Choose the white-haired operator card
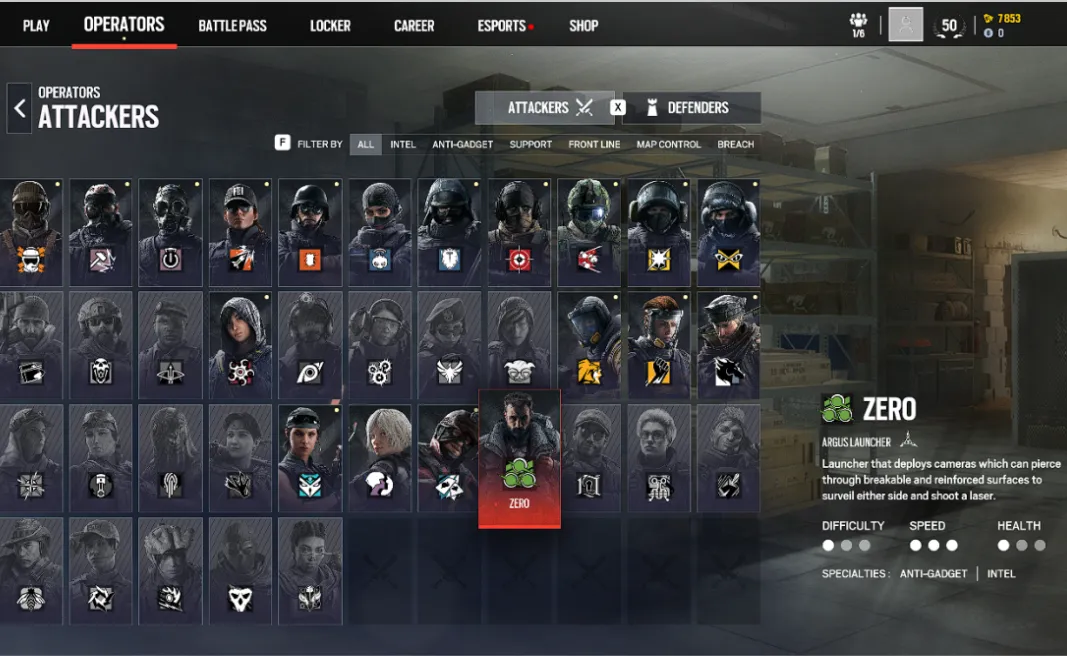The image size is (1067, 656). tap(379, 456)
